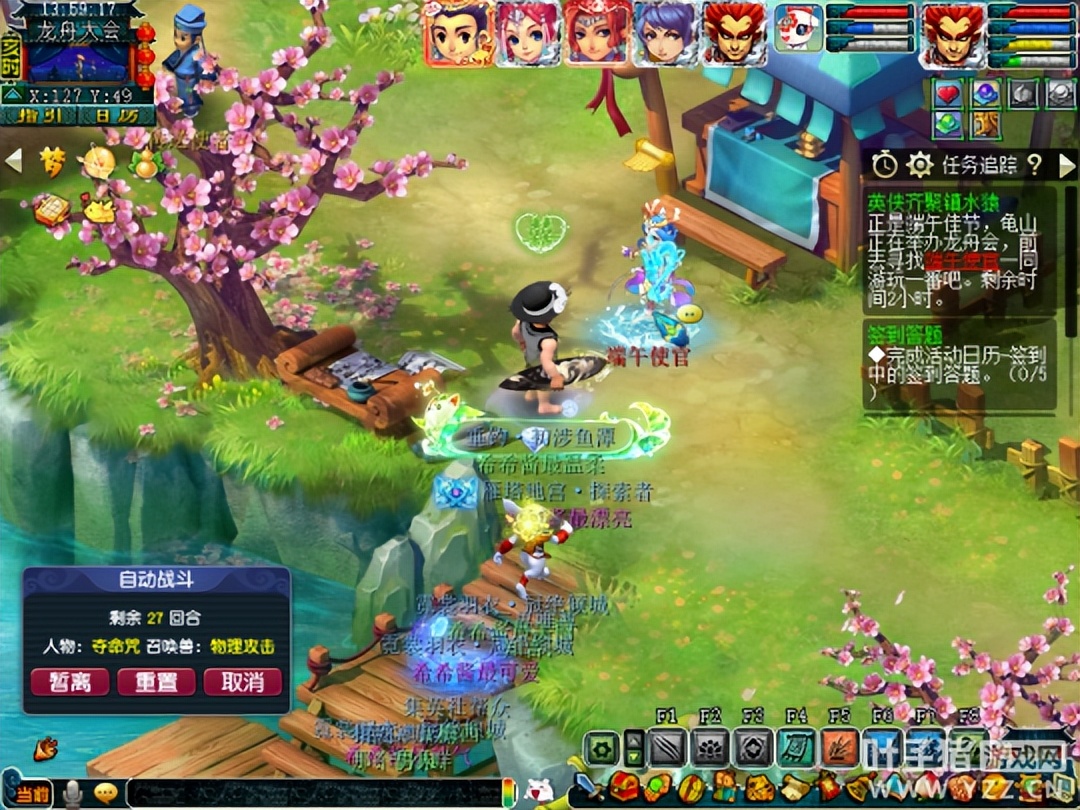Click the golden gourd icon

pyautogui.click(x=146, y=163)
